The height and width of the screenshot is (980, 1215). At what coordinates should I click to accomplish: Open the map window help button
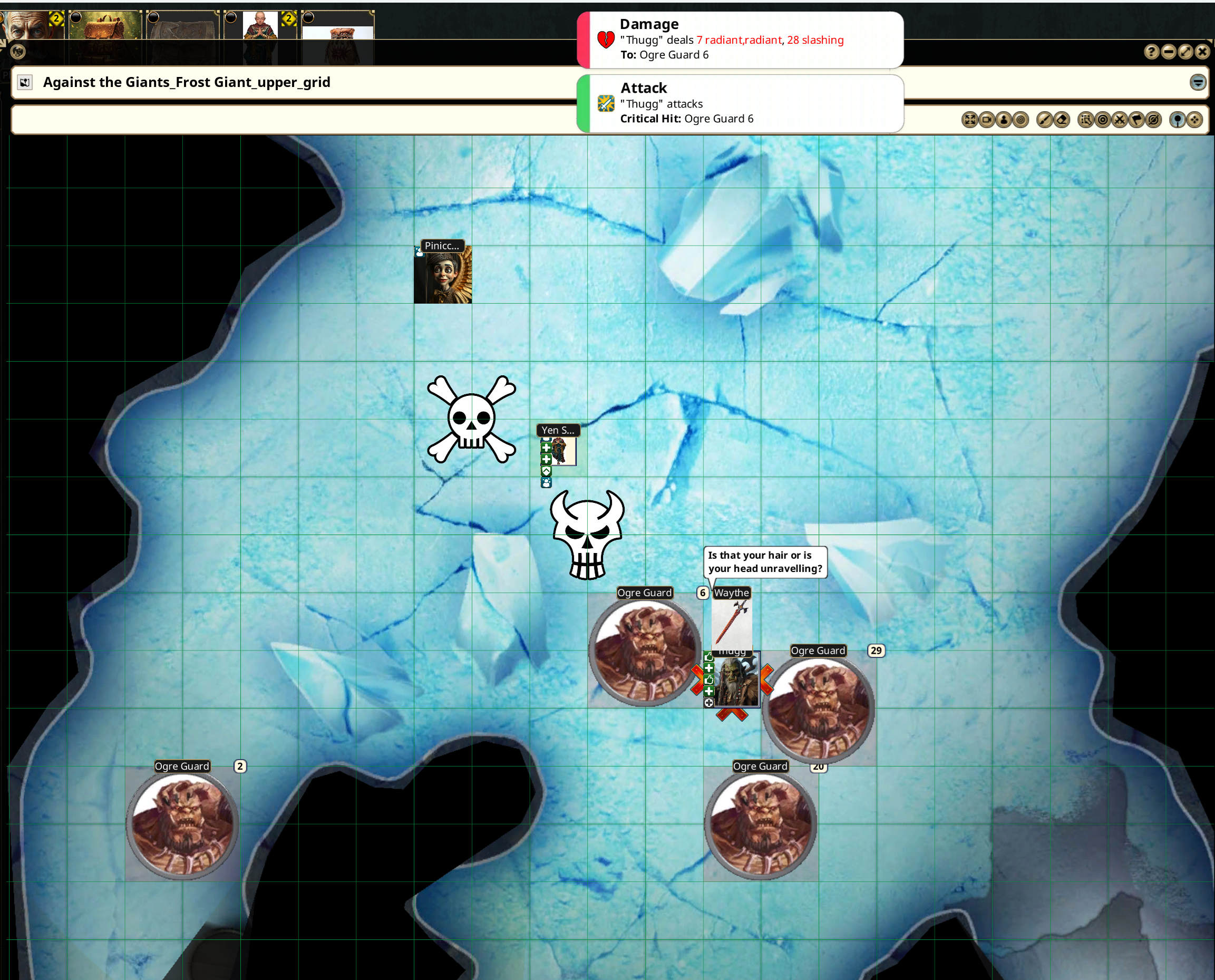point(1151,52)
